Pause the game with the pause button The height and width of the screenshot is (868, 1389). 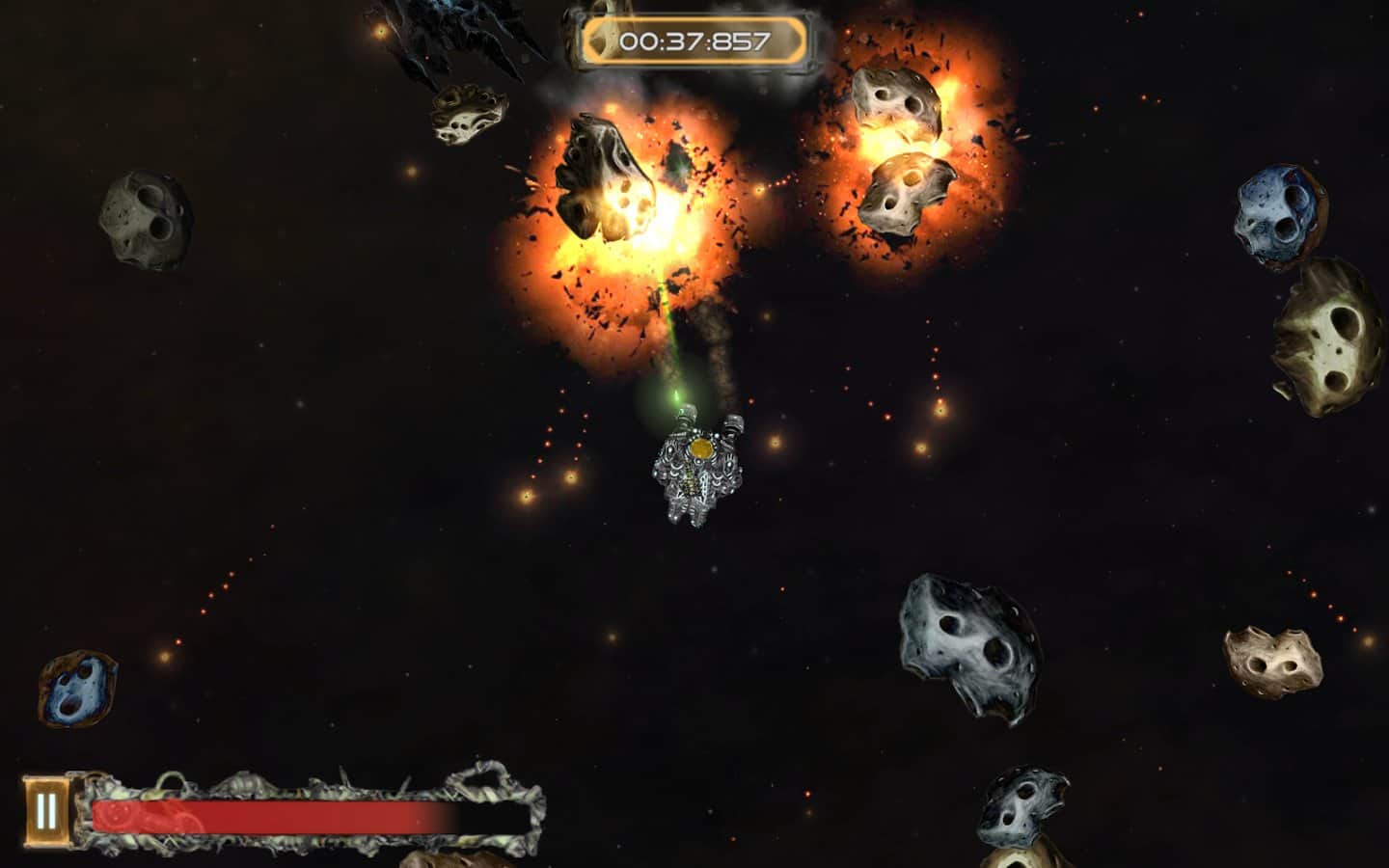pyautogui.click(x=45, y=810)
